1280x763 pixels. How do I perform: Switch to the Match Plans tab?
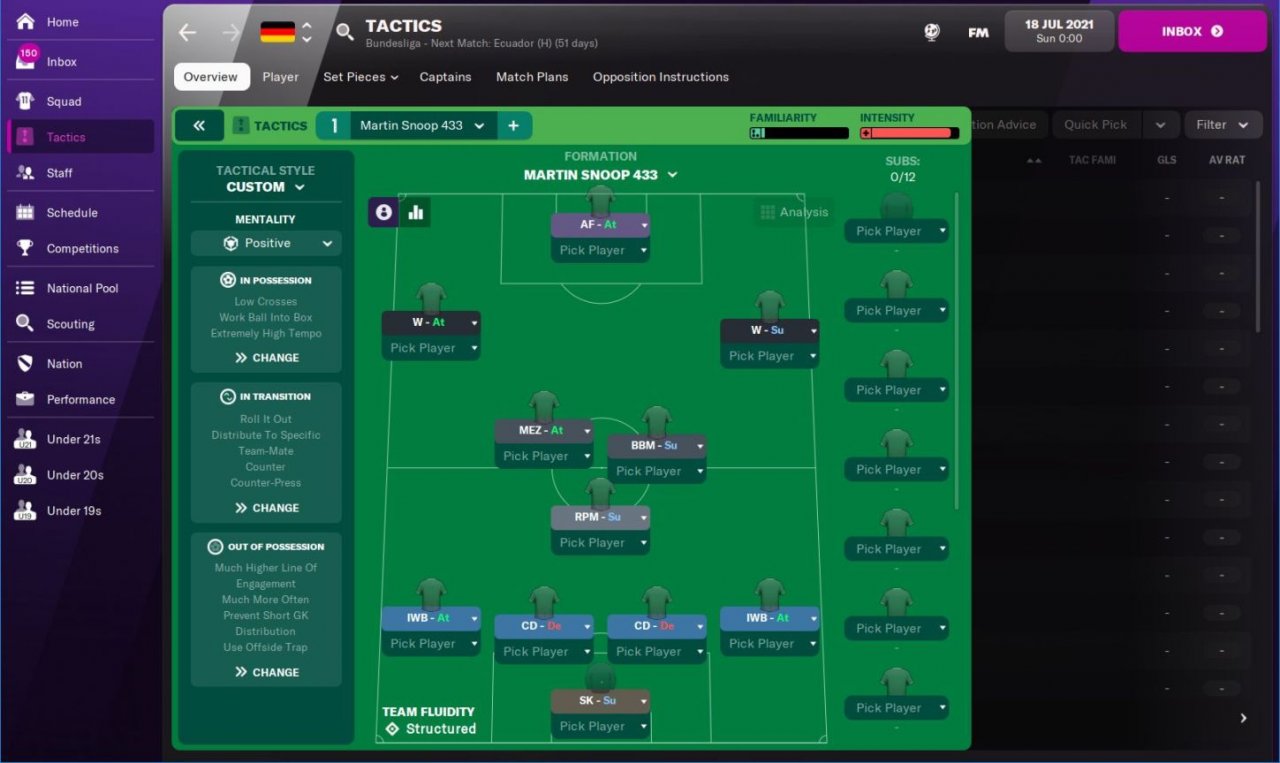point(532,77)
